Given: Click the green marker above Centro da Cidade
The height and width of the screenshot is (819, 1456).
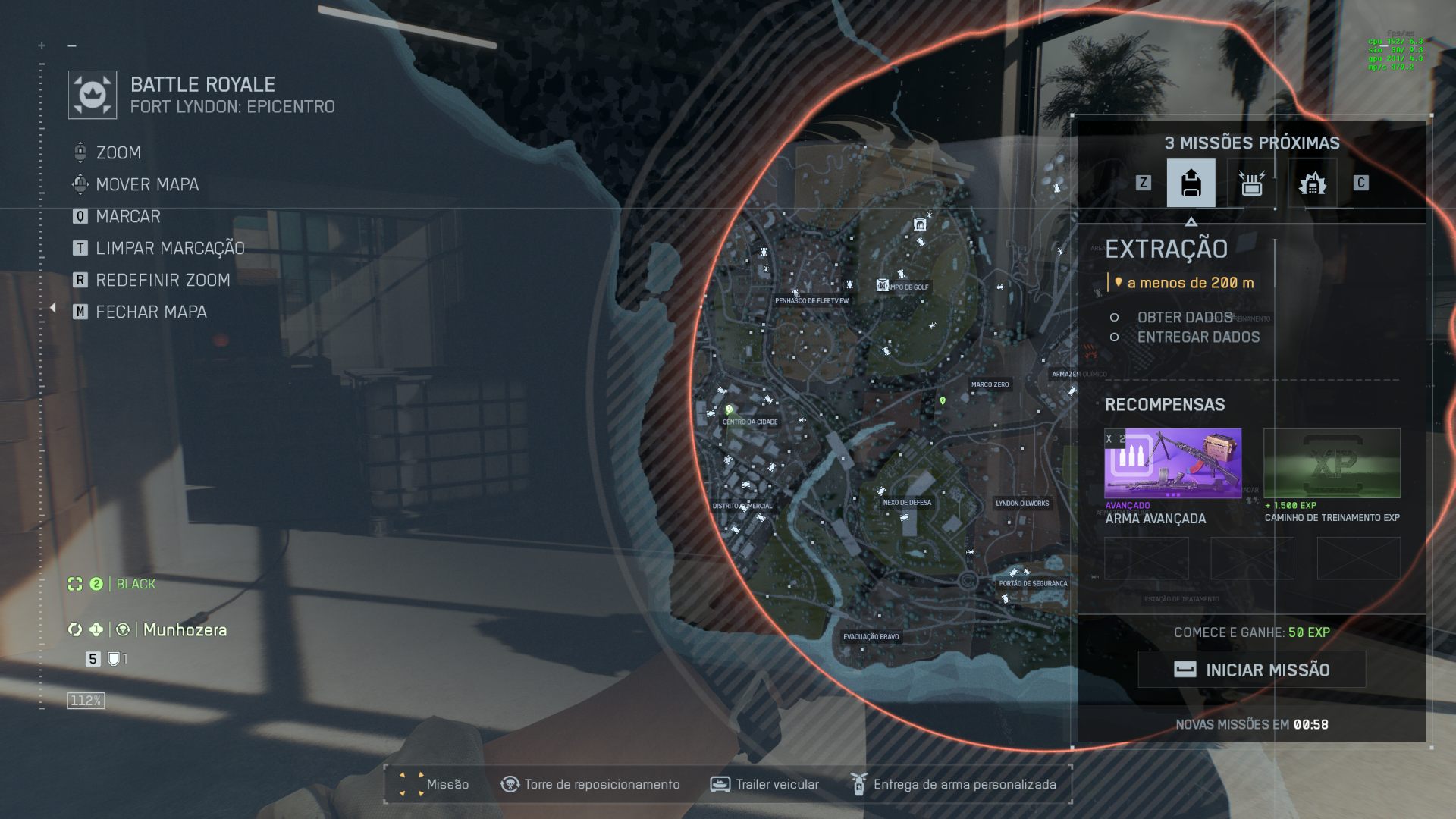Looking at the screenshot, I should tap(729, 409).
